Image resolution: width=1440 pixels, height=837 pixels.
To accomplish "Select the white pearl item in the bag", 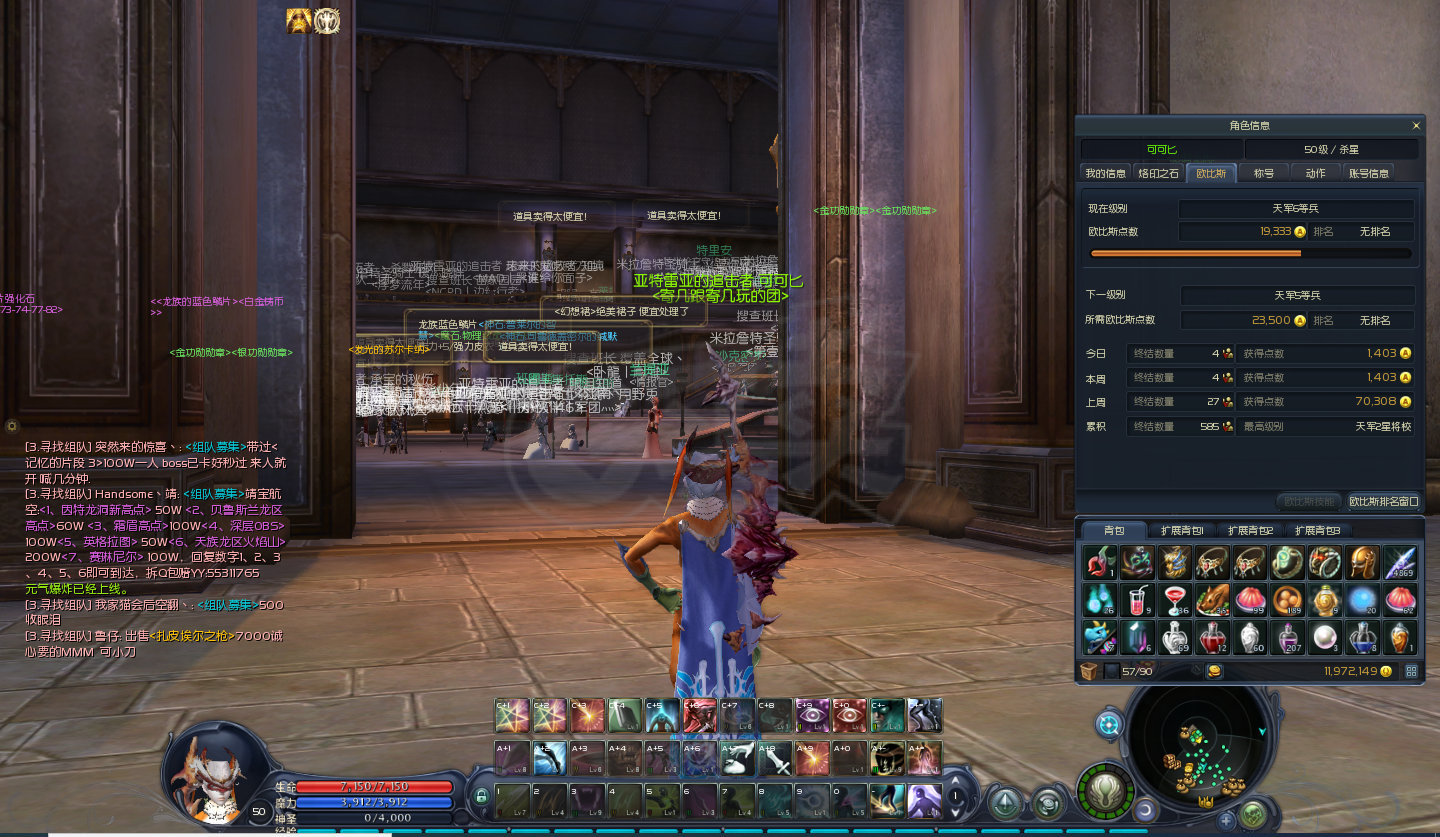I will coord(1324,637).
